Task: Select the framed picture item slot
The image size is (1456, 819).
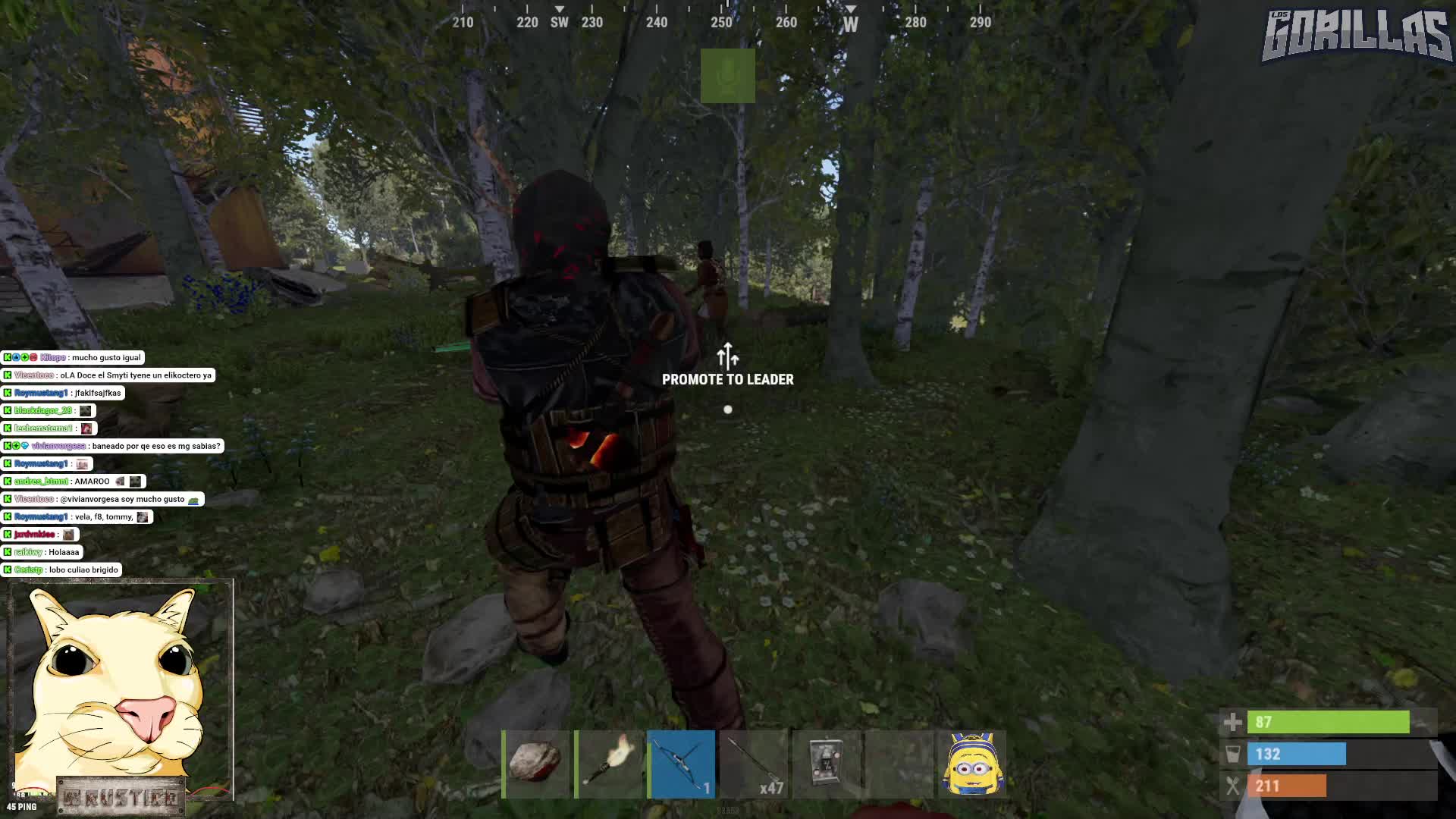Action: click(827, 764)
